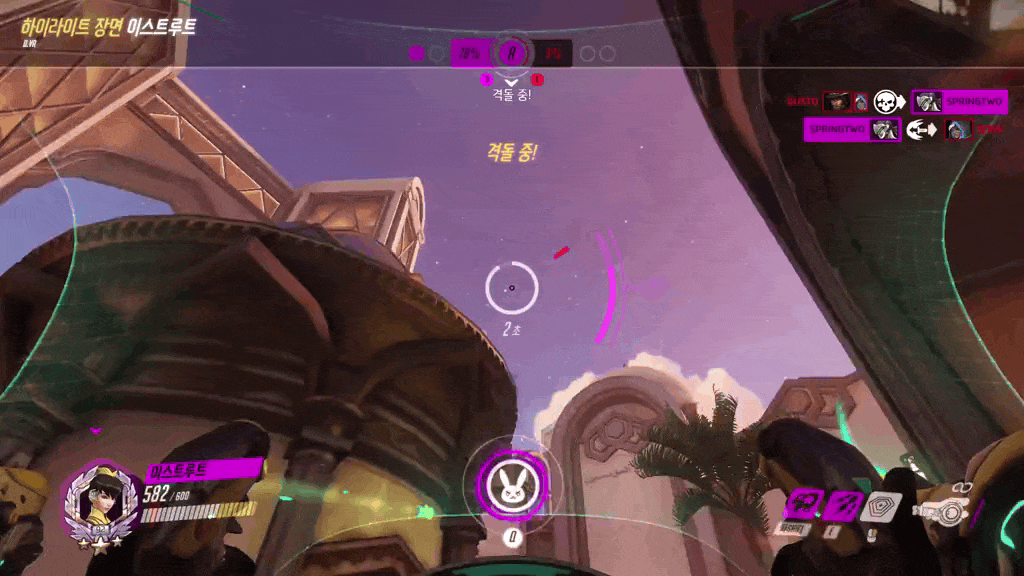This screenshot has width=1024, height=576.
Task: Select the Boosters ability icon
Action: (x=802, y=505)
